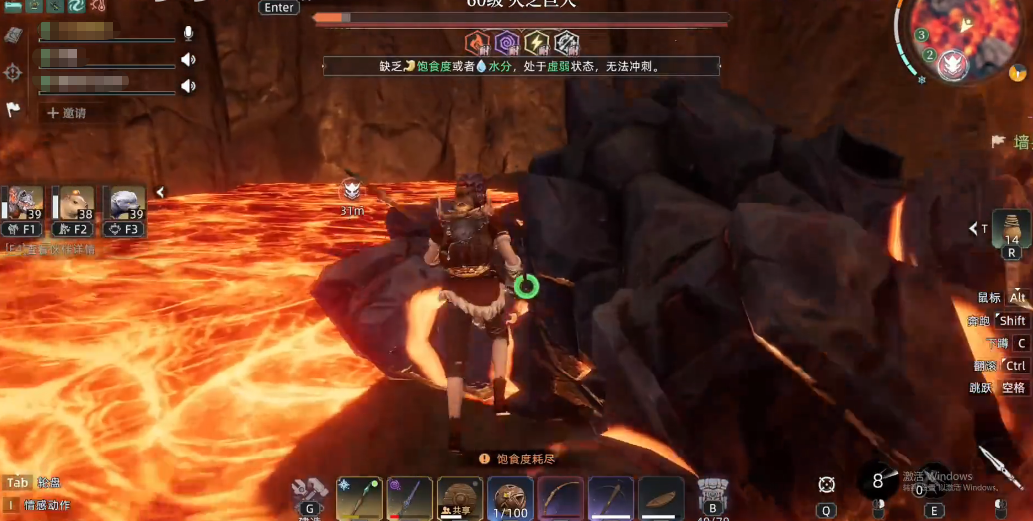This screenshot has height=521, width=1033.
Task: Select the purple-orb spear hotbar slot
Action: pyautogui.click(x=410, y=497)
